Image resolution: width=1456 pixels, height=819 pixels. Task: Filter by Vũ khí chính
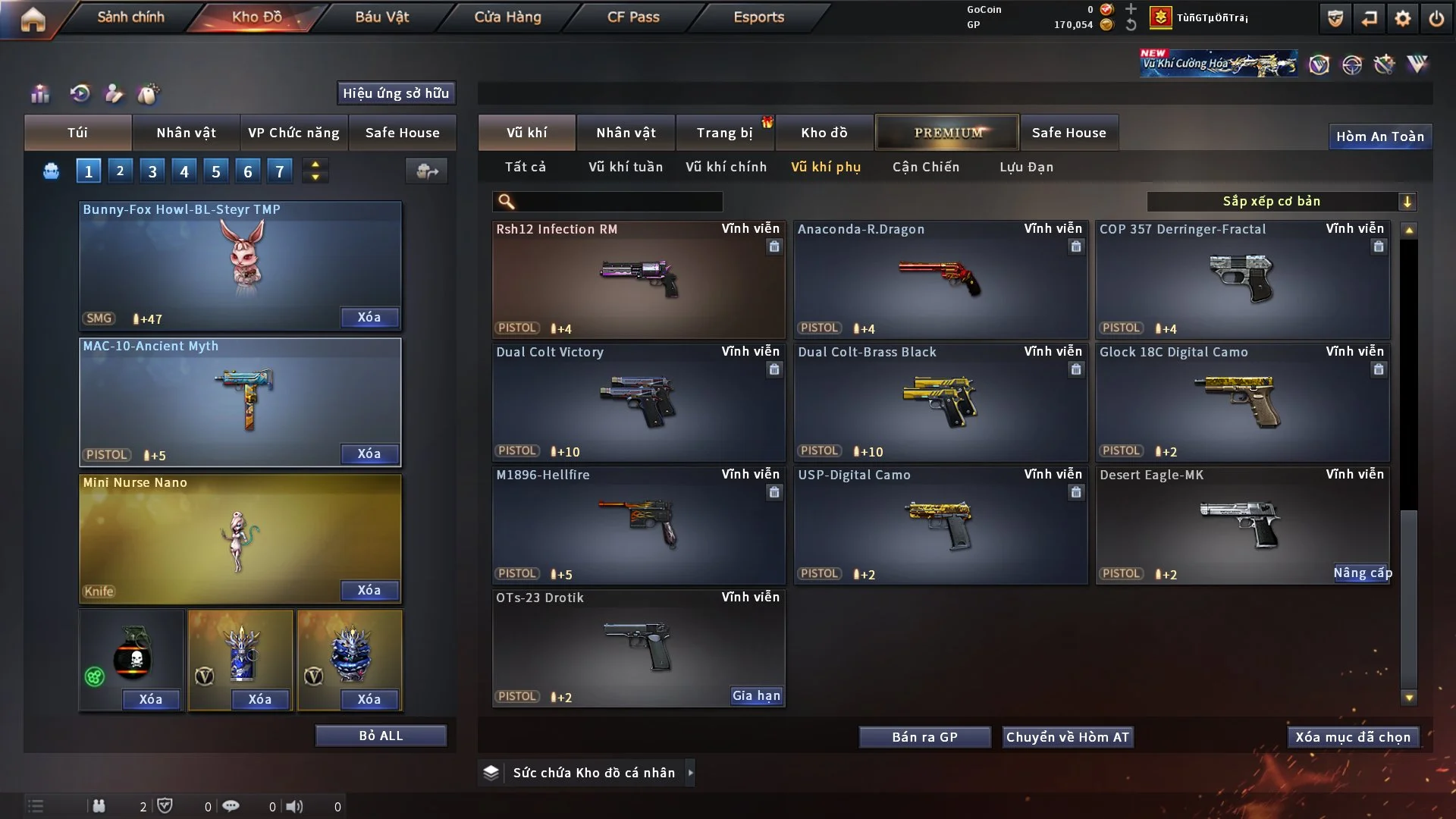726,167
